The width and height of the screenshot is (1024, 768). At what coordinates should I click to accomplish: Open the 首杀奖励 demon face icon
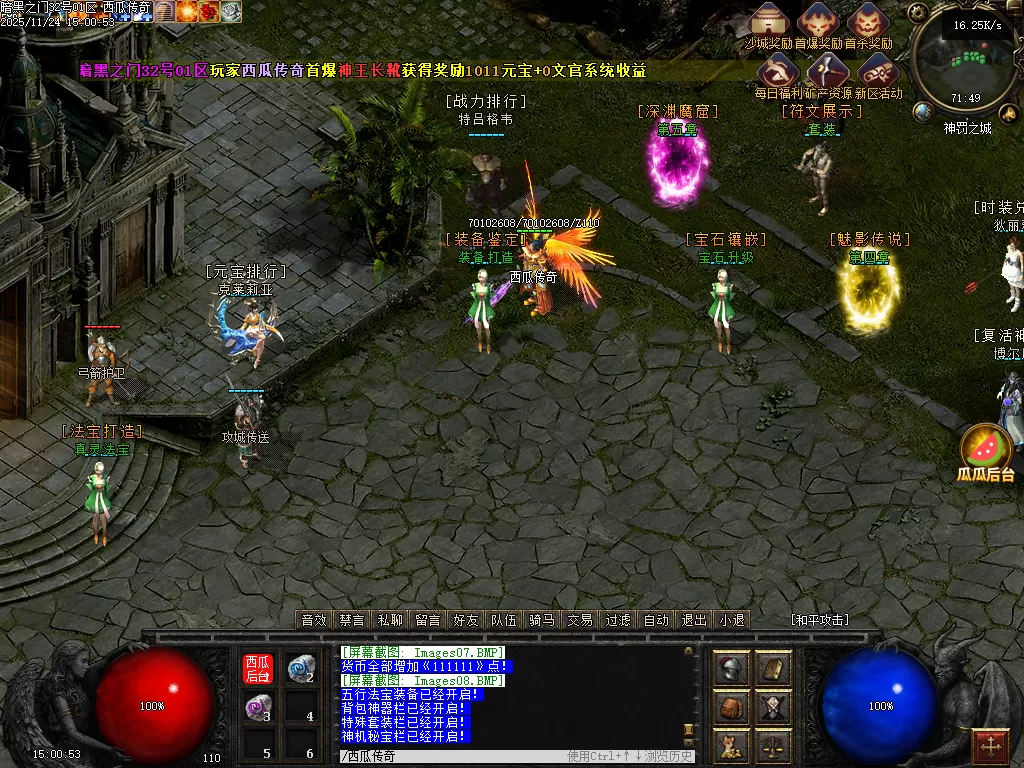(x=867, y=21)
